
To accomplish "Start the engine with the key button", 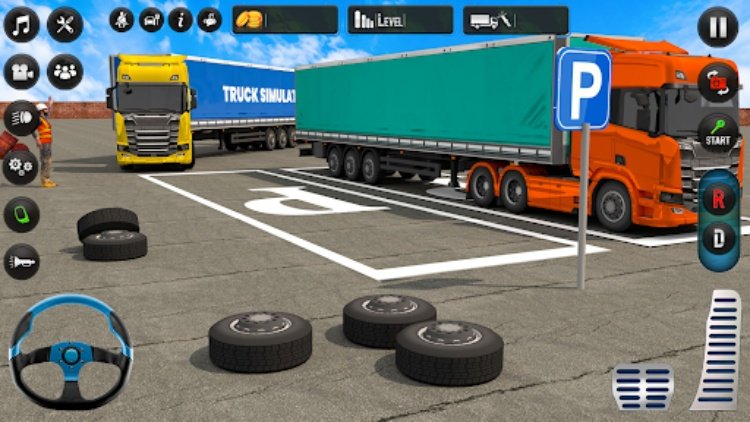I will pyautogui.click(x=718, y=130).
